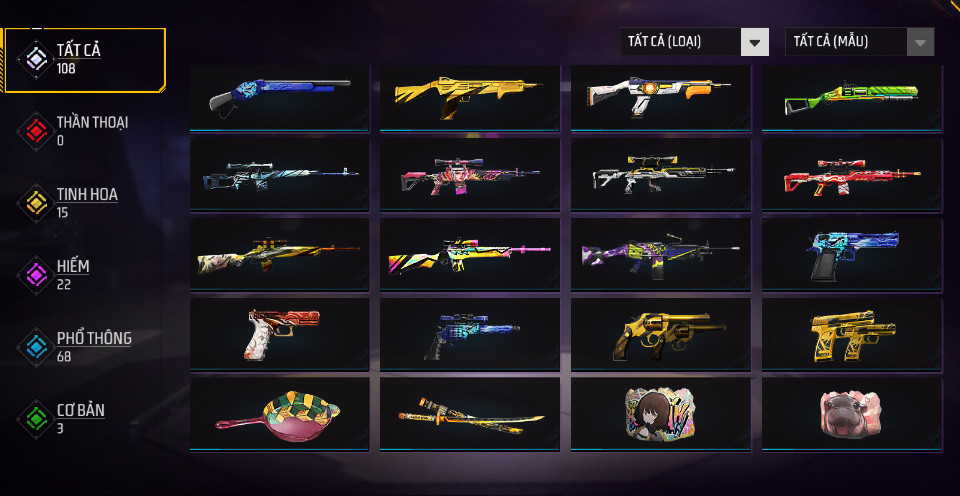This screenshot has width=960, height=496.
Task: Pick the pink hippo gloo wall skin
Action: (852, 412)
